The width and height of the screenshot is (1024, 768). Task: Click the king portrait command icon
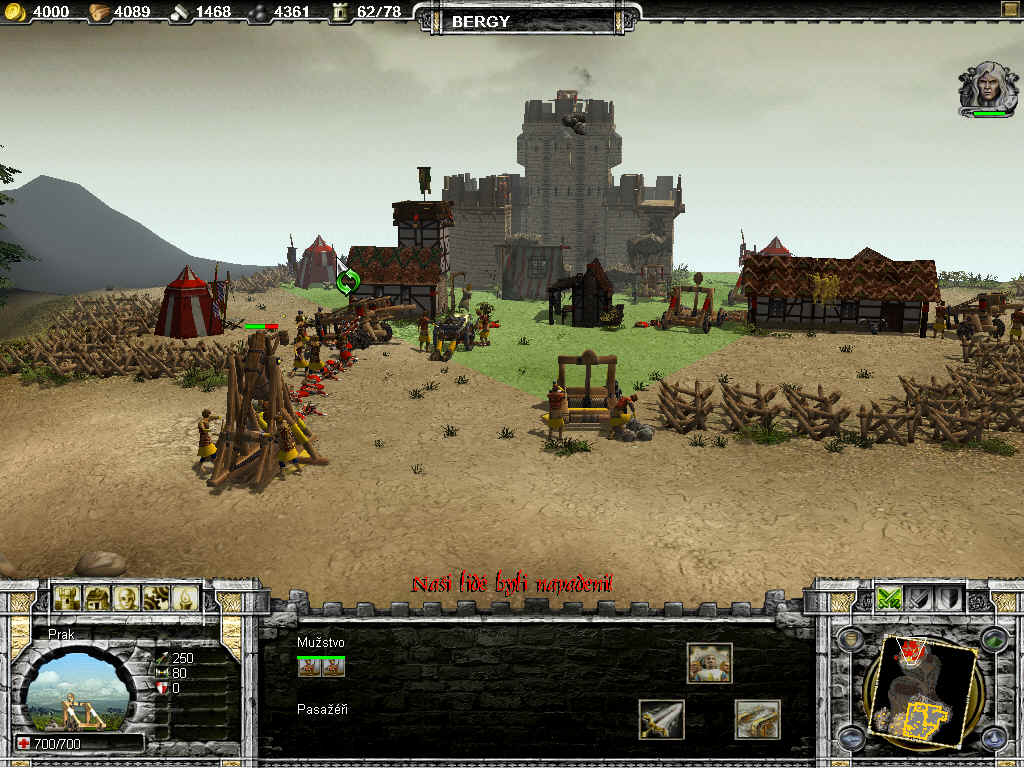click(x=709, y=663)
